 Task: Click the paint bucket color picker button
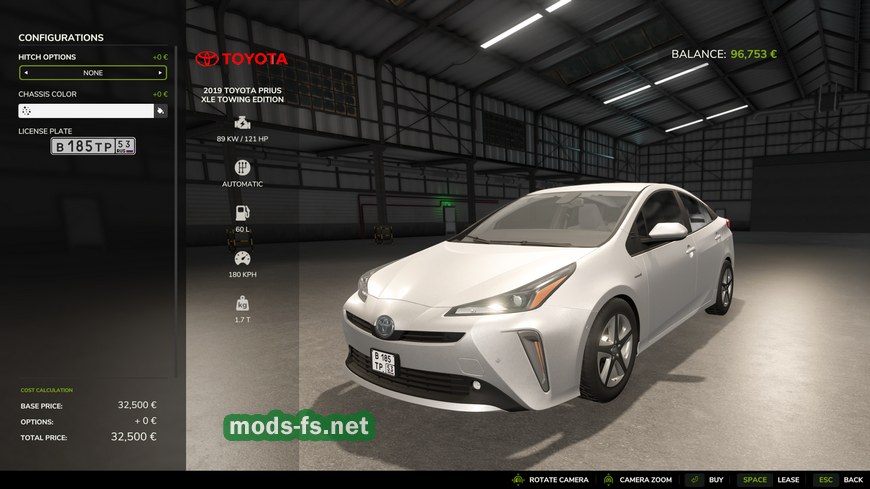(160, 111)
